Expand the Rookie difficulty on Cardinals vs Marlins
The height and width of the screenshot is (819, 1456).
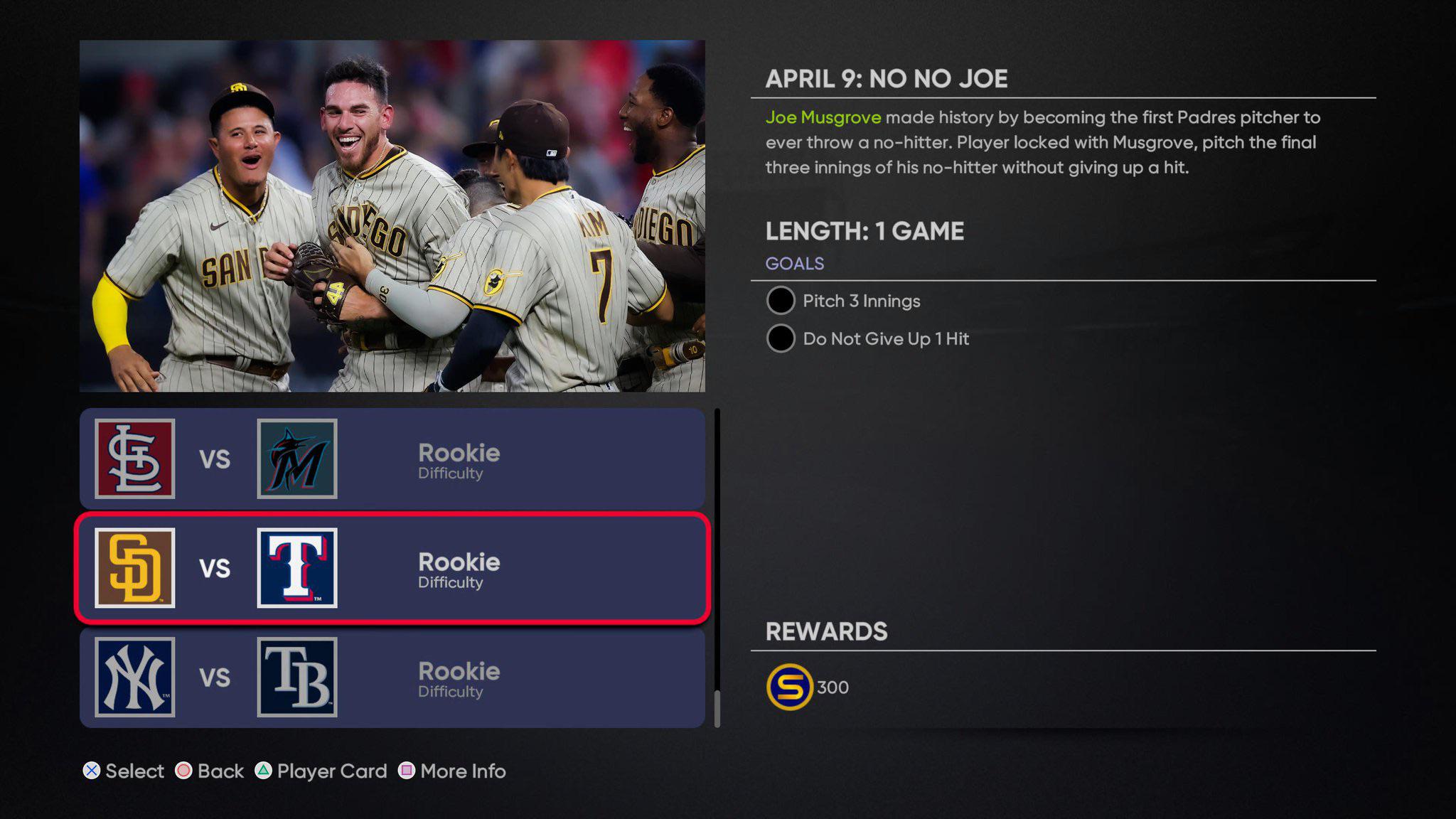pos(459,460)
